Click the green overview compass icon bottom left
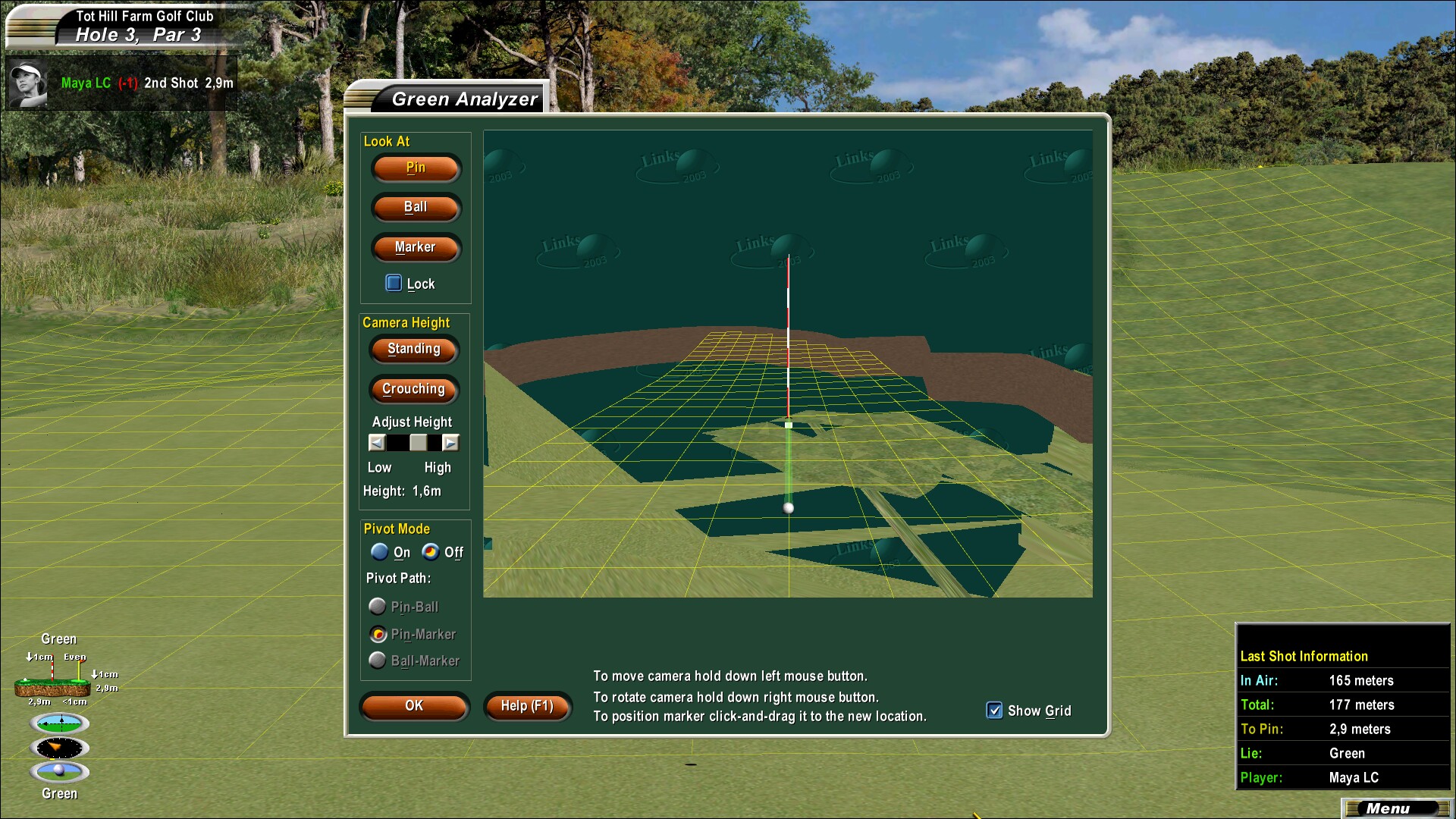The height and width of the screenshot is (819, 1456). click(x=59, y=723)
